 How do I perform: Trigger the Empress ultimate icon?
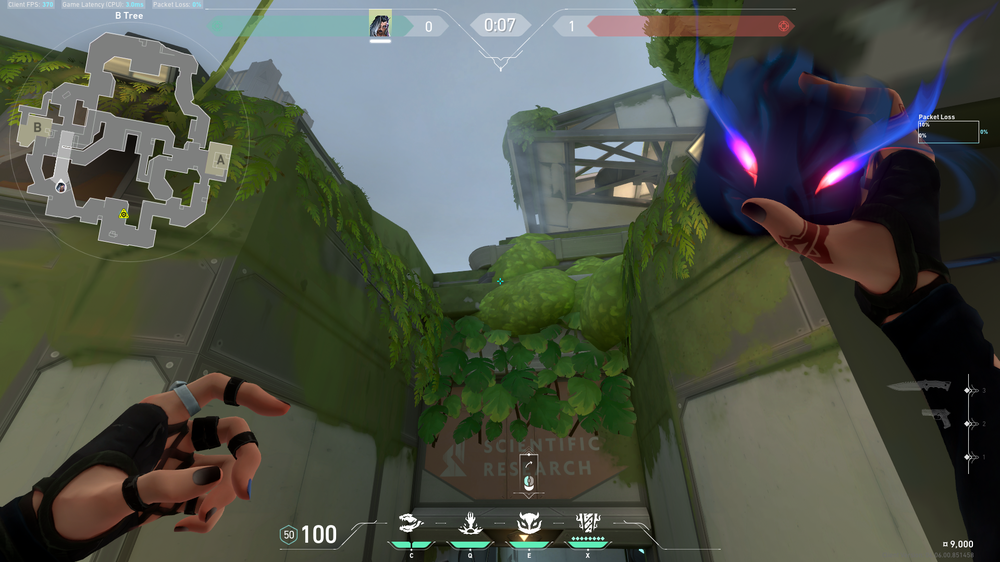pos(587,522)
